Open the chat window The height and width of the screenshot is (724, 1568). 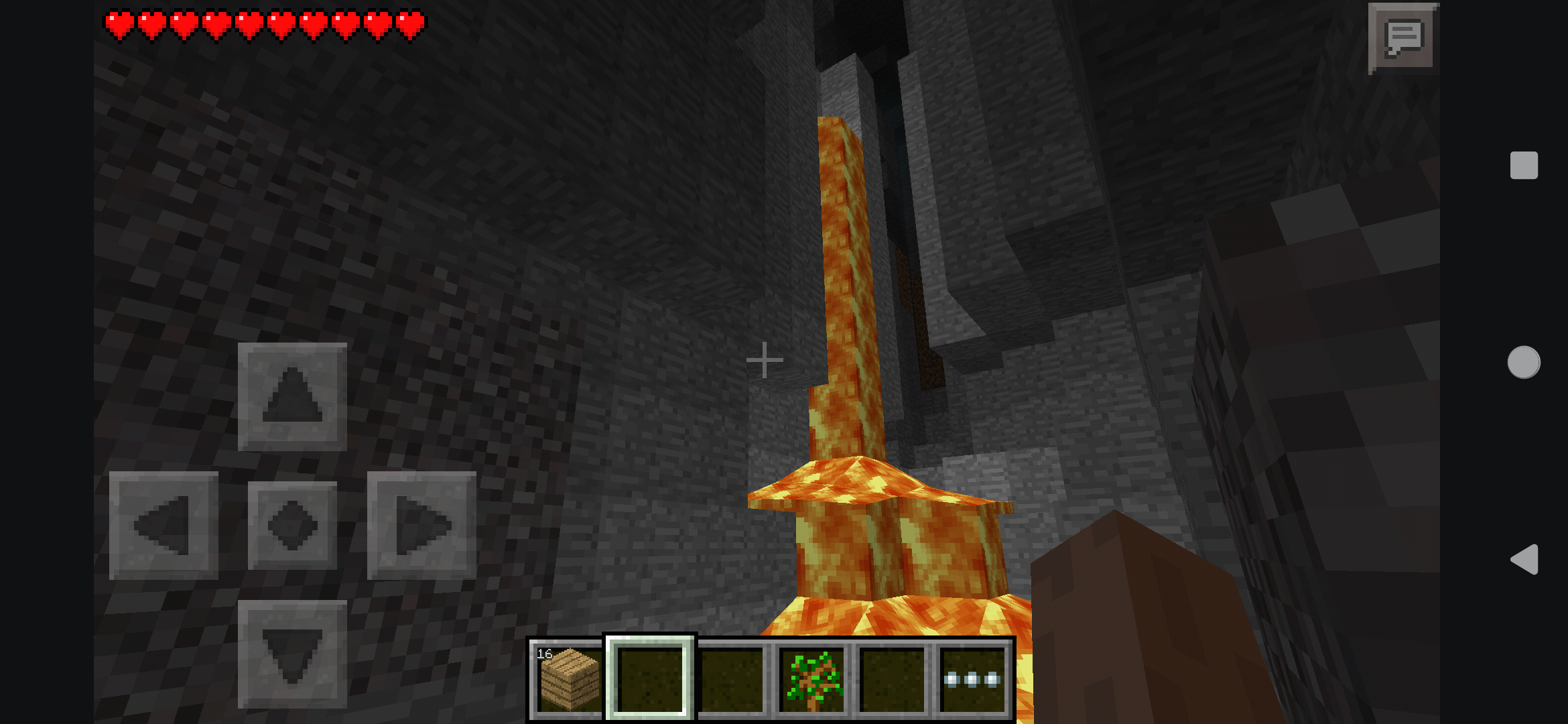(1402, 38)
